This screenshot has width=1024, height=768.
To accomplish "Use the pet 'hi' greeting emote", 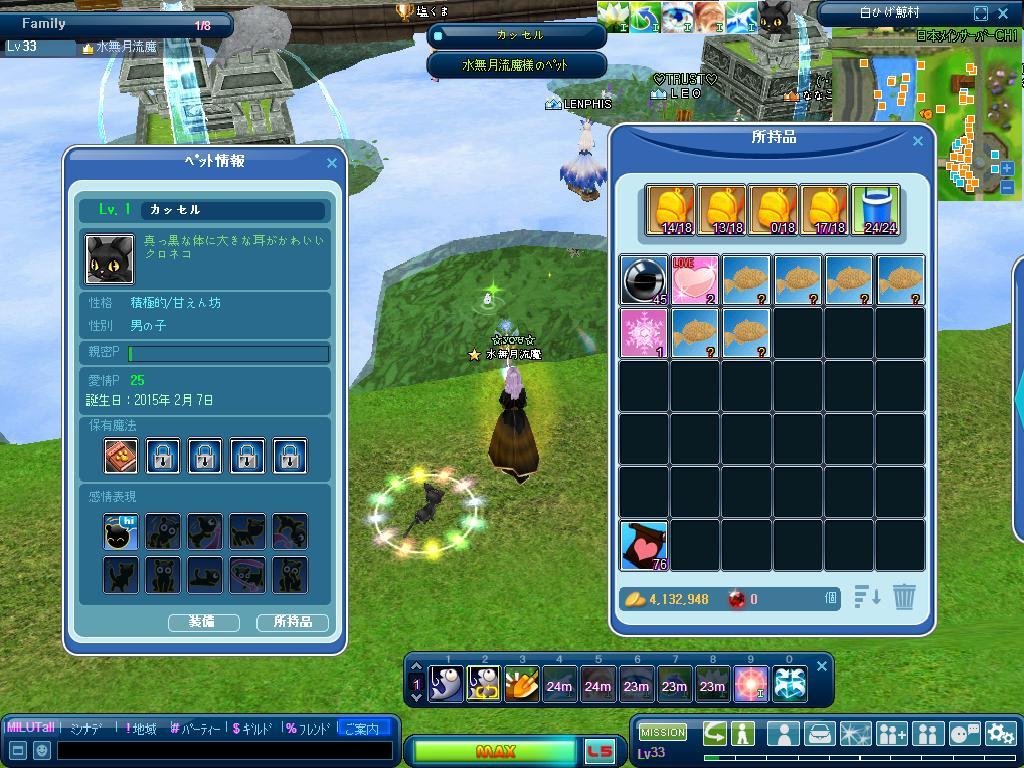I will coord(121,532).
